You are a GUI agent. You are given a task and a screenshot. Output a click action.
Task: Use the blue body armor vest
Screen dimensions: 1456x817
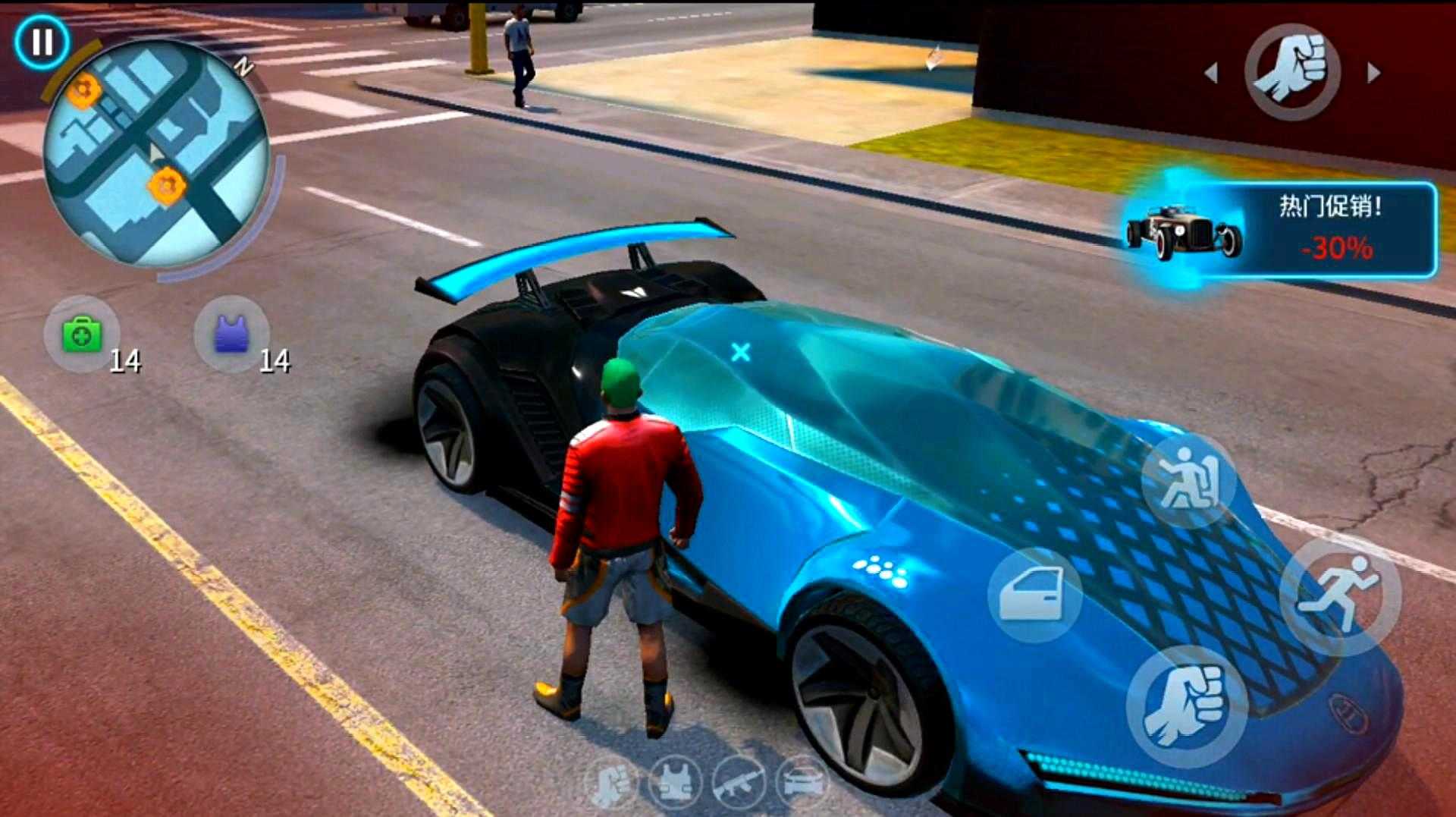231,335
